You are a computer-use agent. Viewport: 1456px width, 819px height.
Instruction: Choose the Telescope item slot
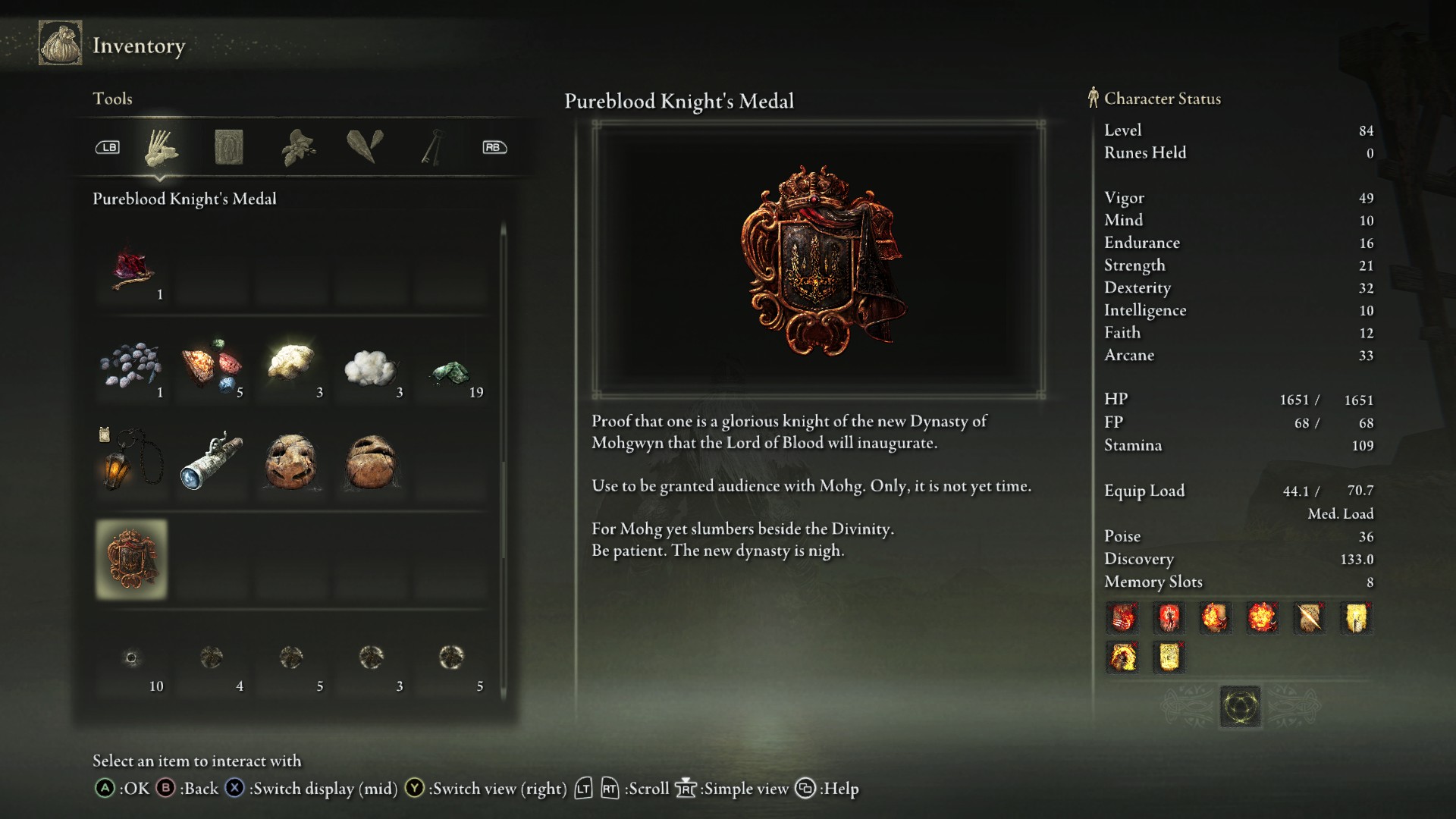coord(212,461)
